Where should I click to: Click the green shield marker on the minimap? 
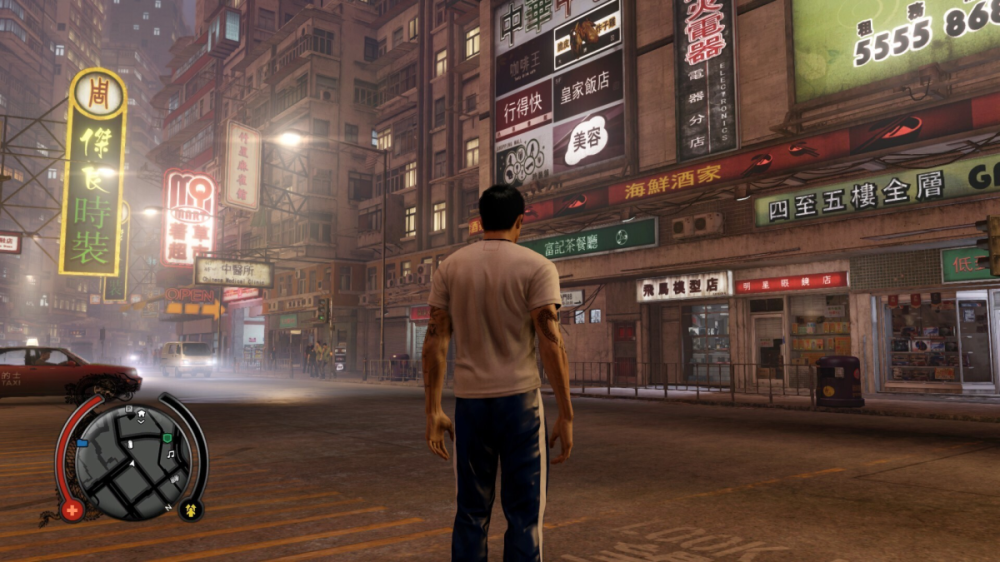pos(167,437)
